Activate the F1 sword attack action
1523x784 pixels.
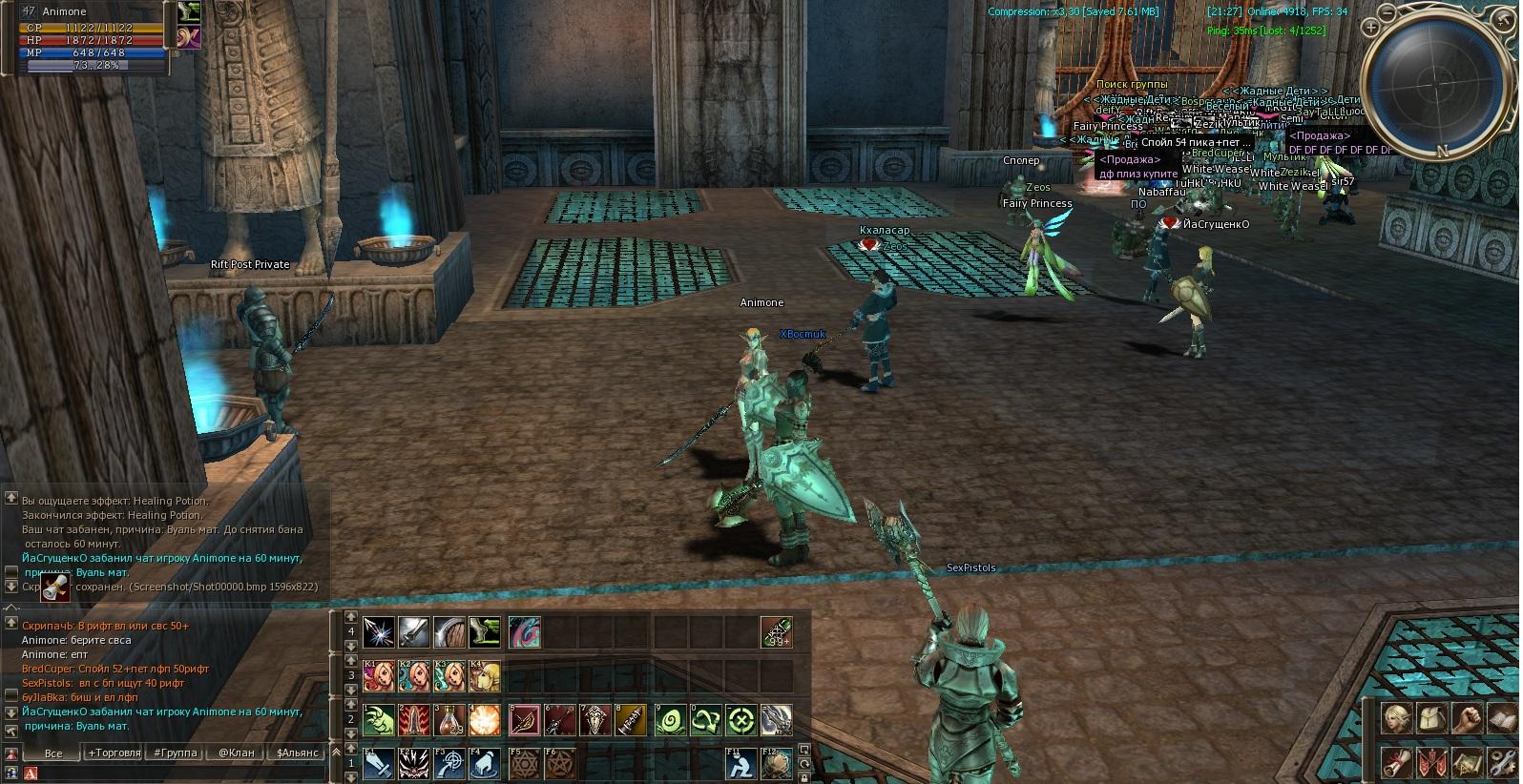pyautogui.click(x=378, y=764)
